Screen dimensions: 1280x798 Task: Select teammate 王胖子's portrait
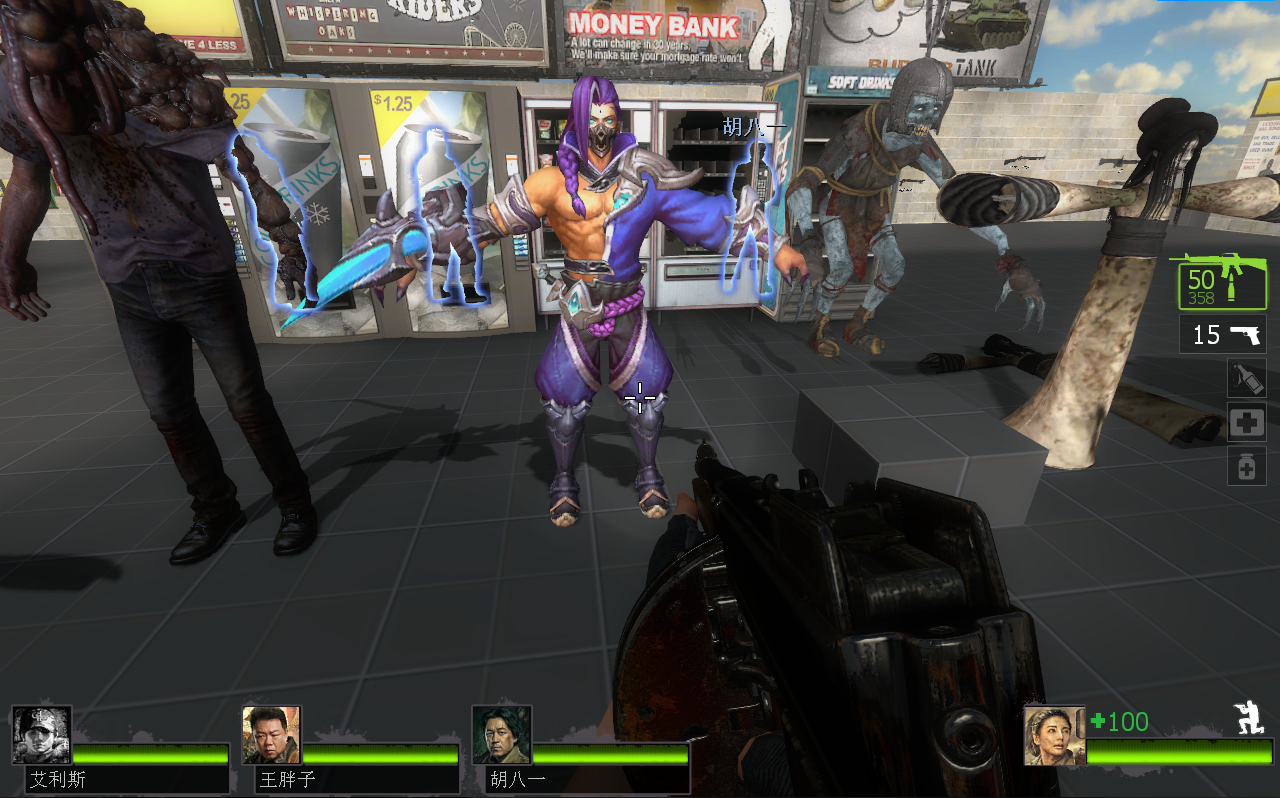click(x=271, y=735)
